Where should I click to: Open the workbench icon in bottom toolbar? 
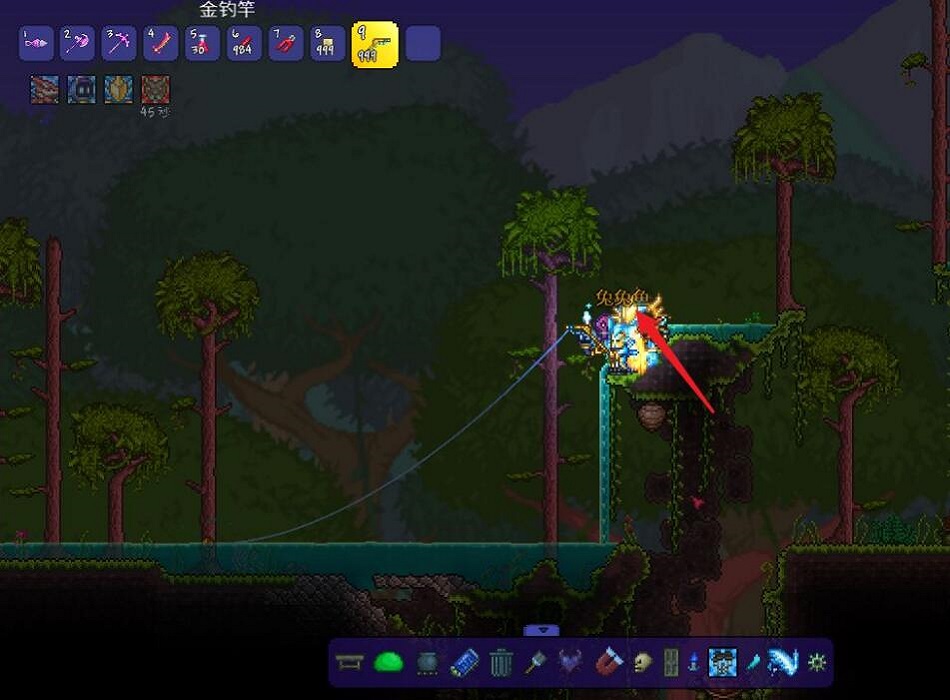(349, 662)
